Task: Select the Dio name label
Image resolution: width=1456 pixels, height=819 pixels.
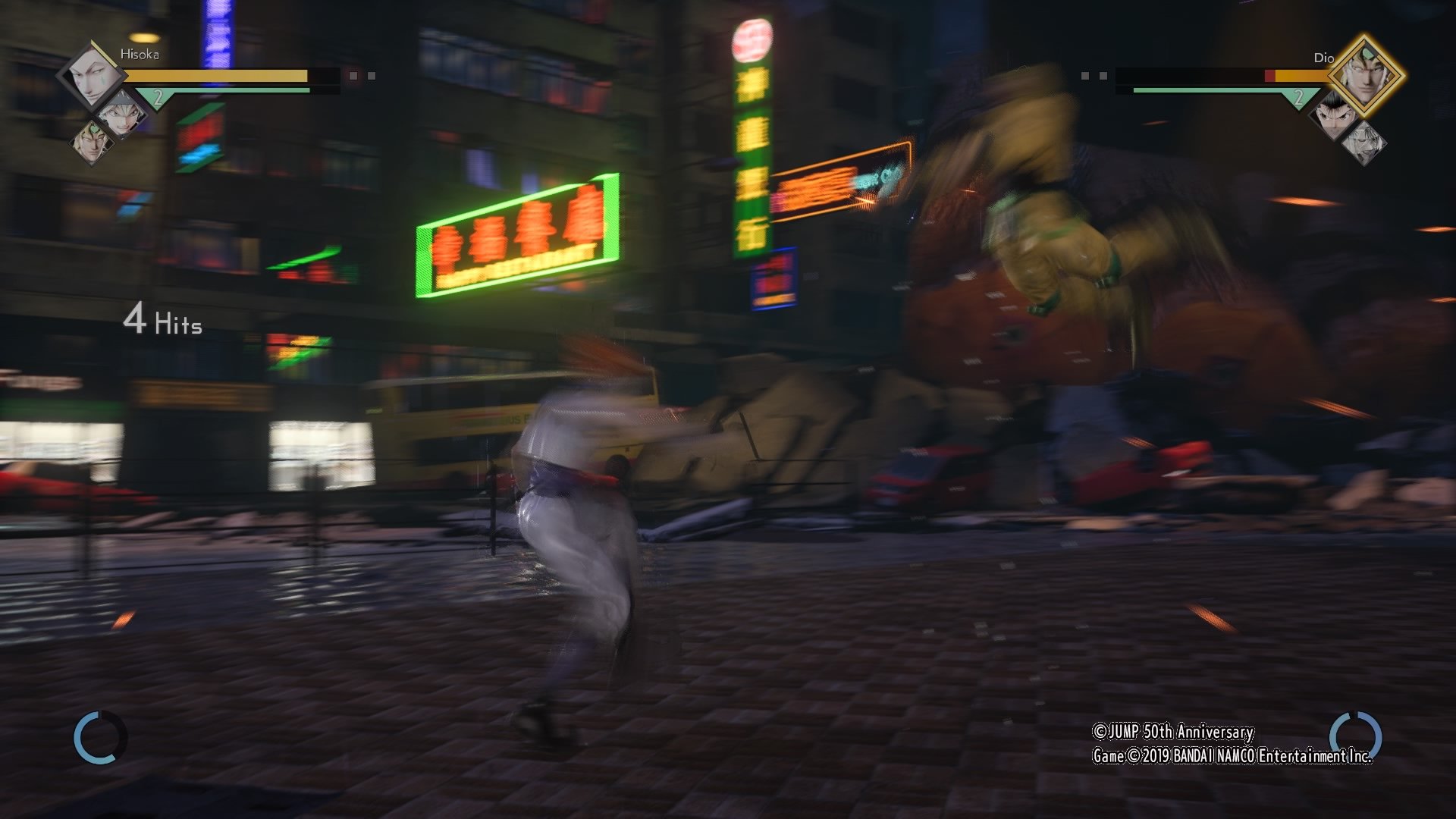Action: (x=1323, y=57)
